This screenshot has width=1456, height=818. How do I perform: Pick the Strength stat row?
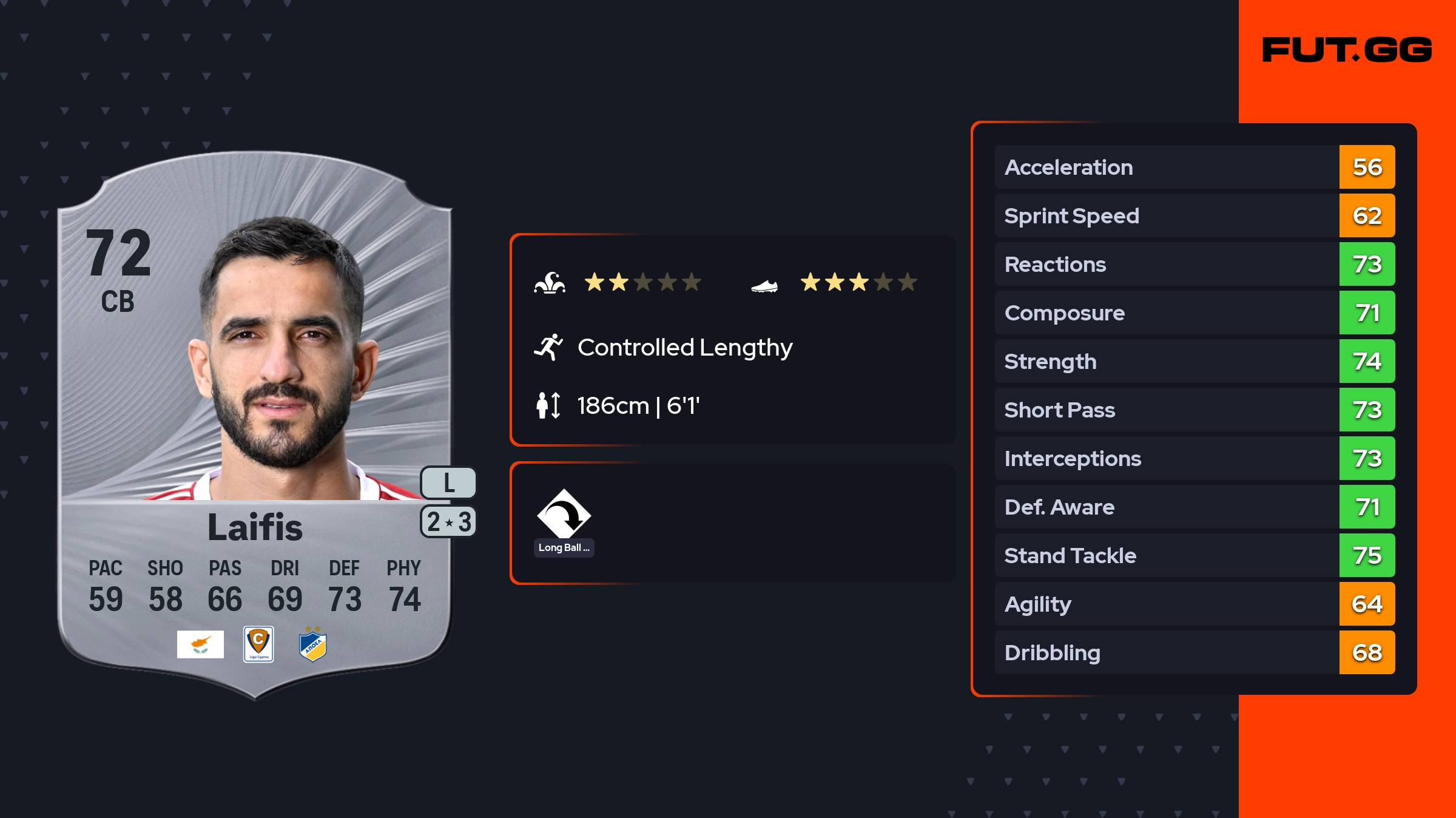[x=1194, y=361]
